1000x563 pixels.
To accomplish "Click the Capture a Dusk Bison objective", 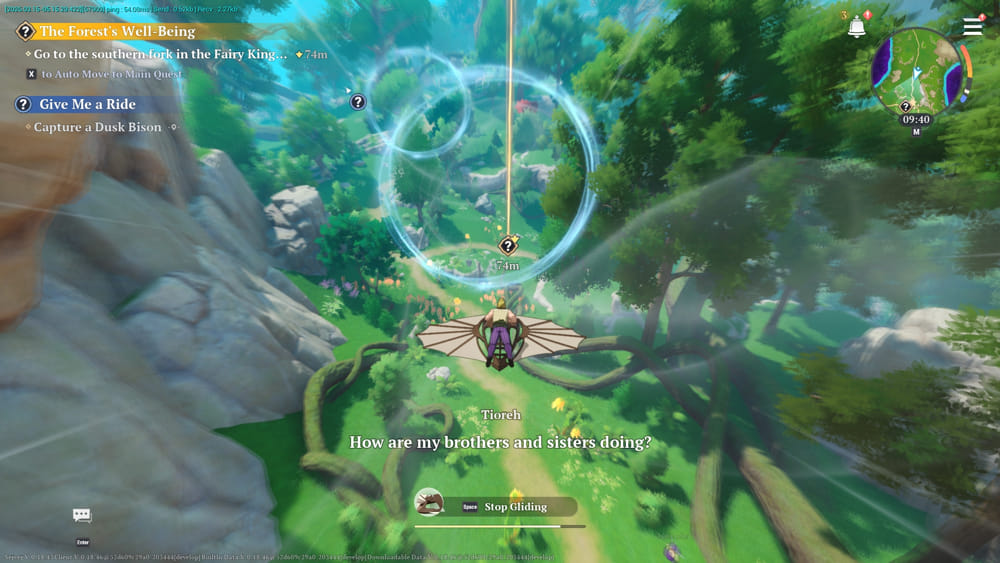I will point(97,128).
